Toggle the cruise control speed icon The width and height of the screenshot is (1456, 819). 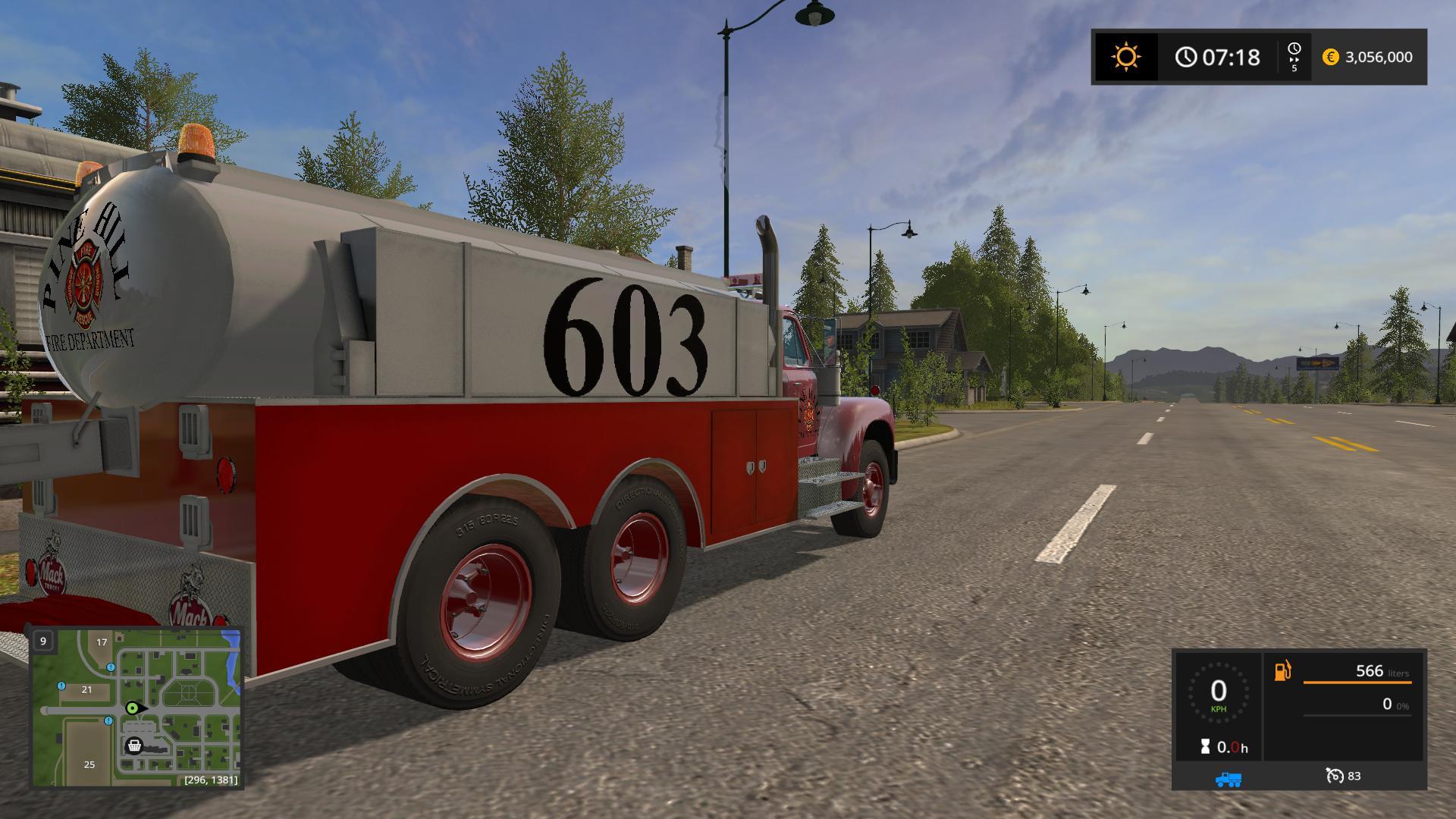point(1335,776)
